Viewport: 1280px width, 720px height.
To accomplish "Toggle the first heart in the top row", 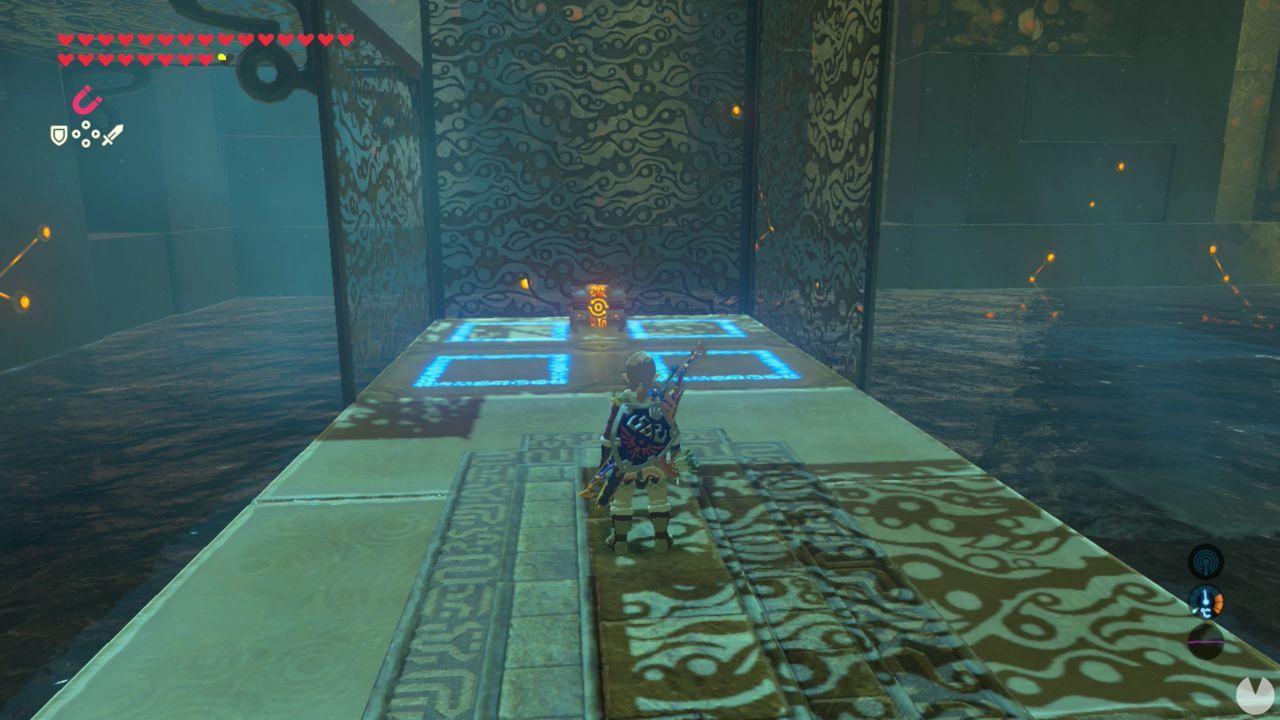I will (x=64, y=38).
